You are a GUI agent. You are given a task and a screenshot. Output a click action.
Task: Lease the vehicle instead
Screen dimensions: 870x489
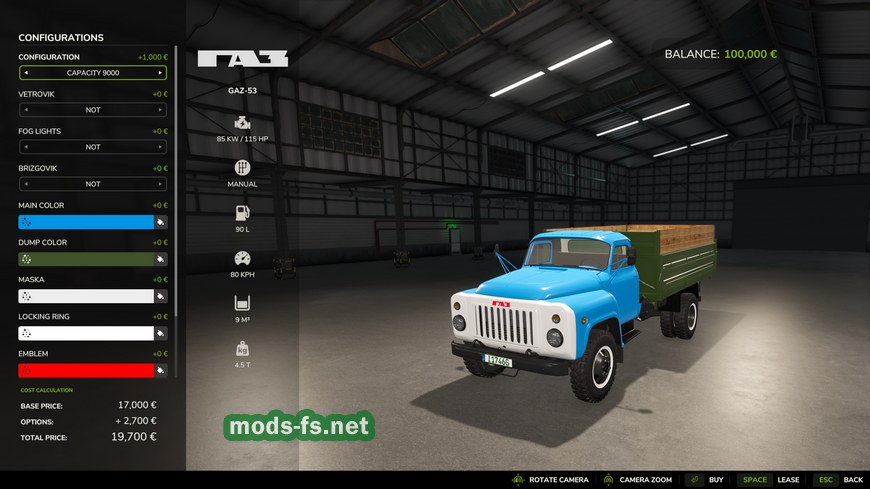coord(770,480)
